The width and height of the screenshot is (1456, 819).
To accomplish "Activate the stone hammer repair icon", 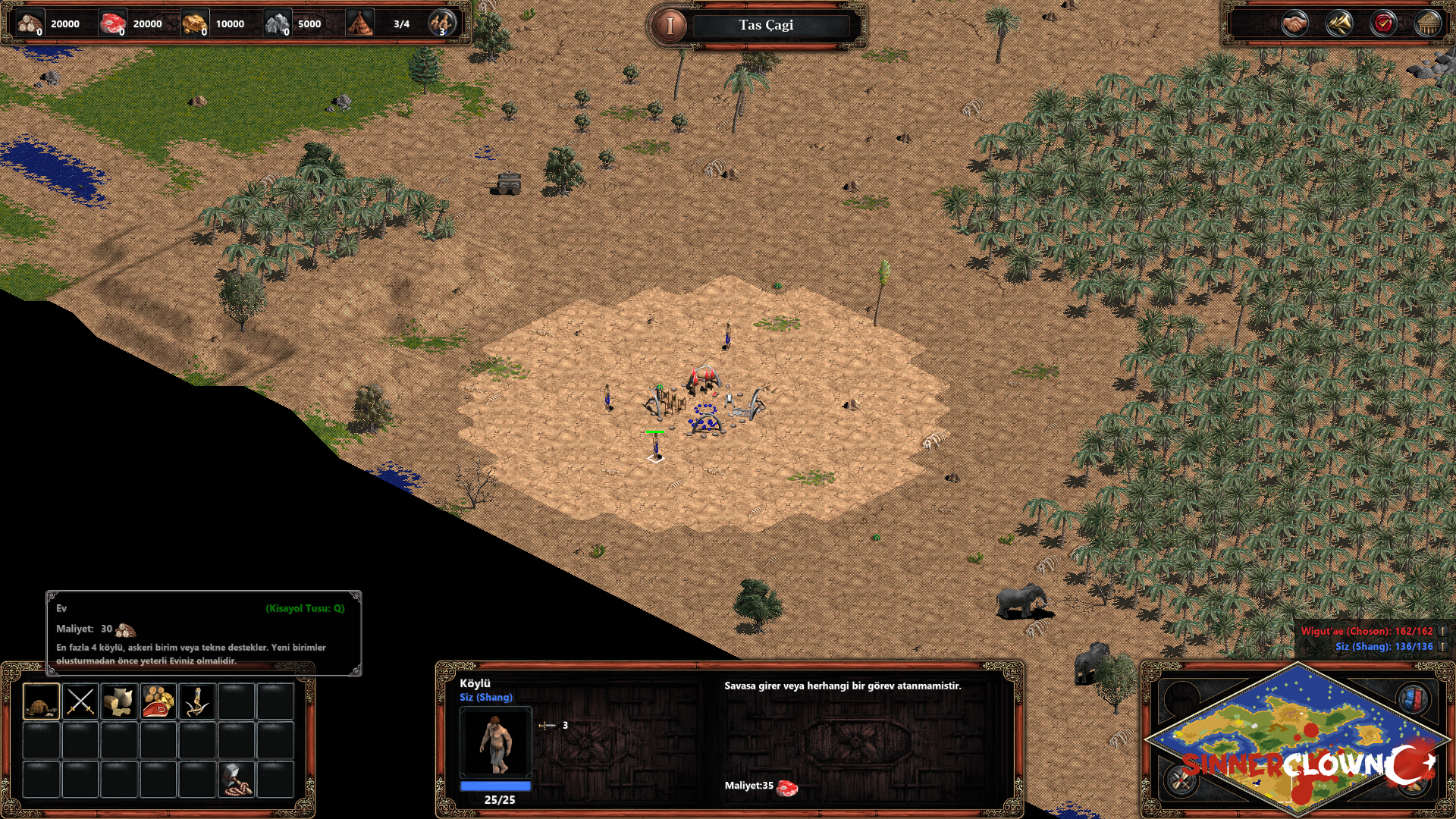I will click(236, 780).
